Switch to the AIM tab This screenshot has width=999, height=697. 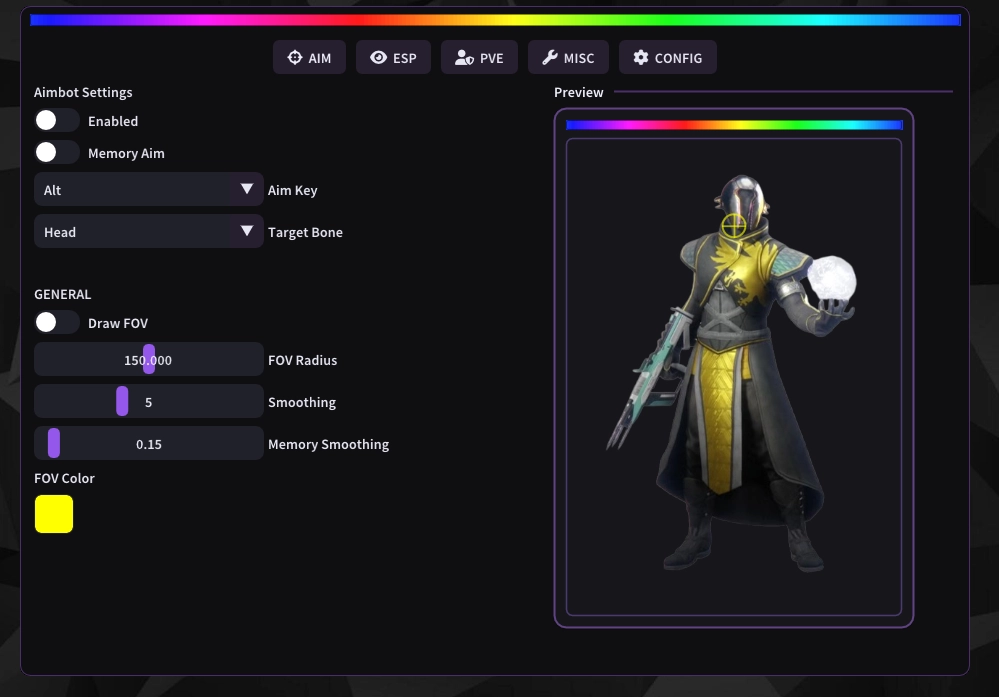click(309, 58)
